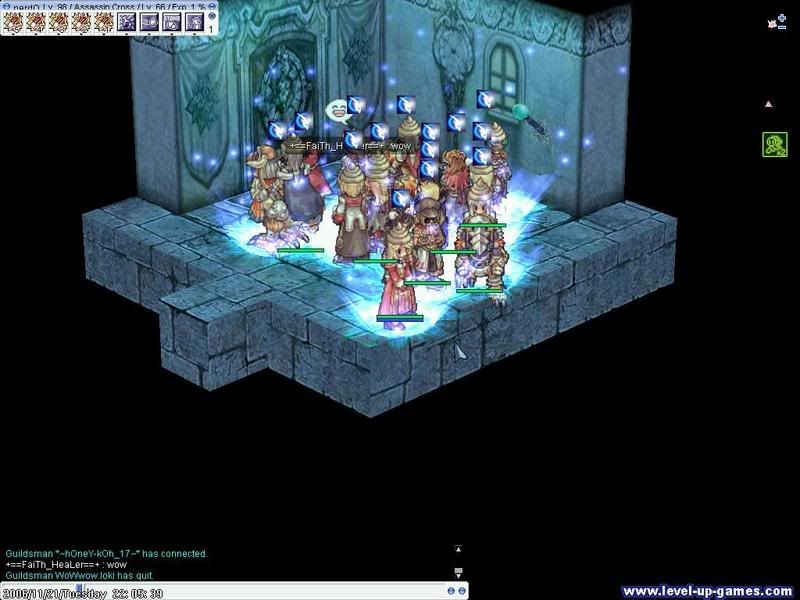The image size is (800, 600).
Task: Select the green x2 status buff icon
Action: (772, 144)
